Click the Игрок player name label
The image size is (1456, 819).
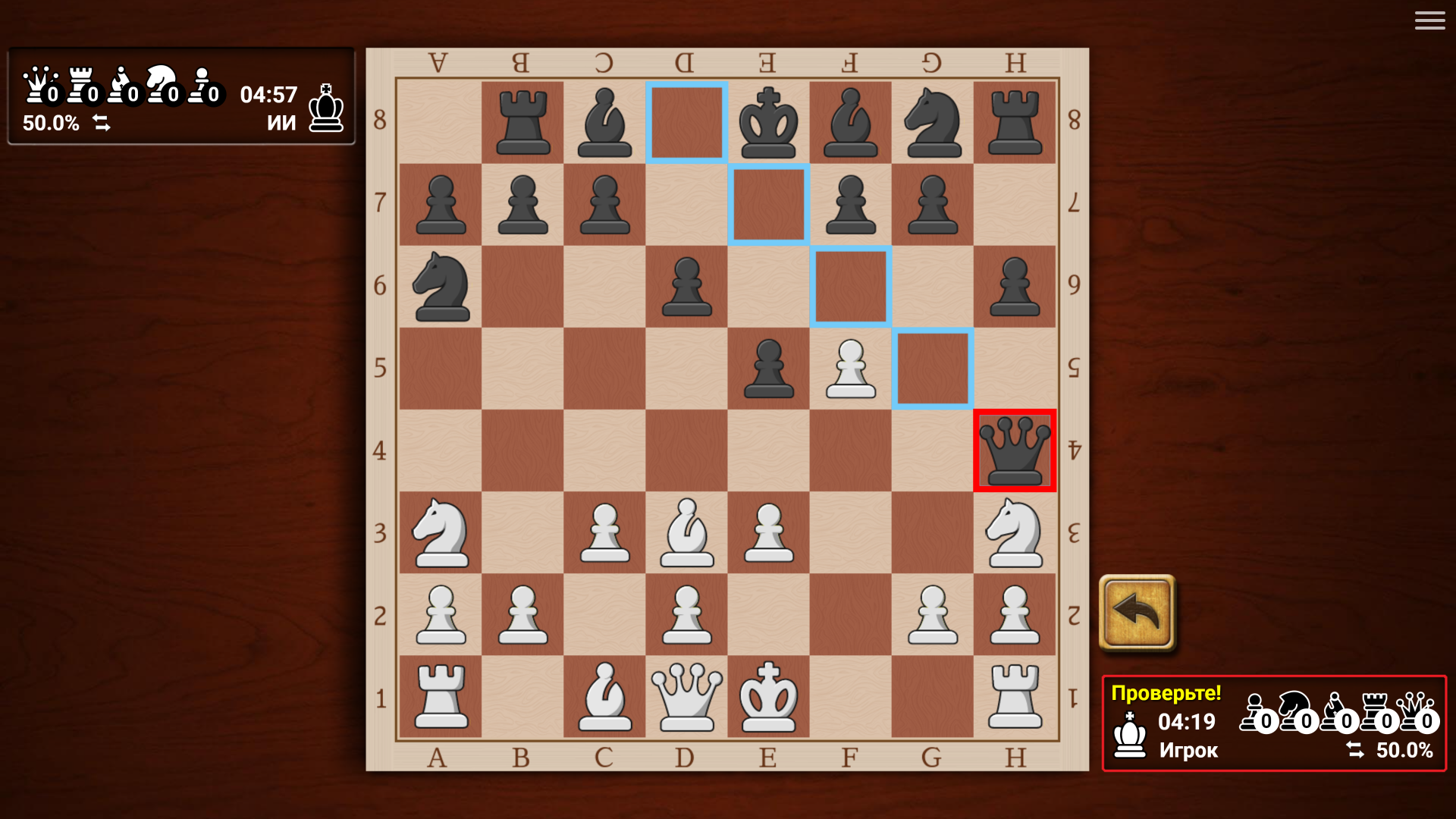click(1188, 752)
